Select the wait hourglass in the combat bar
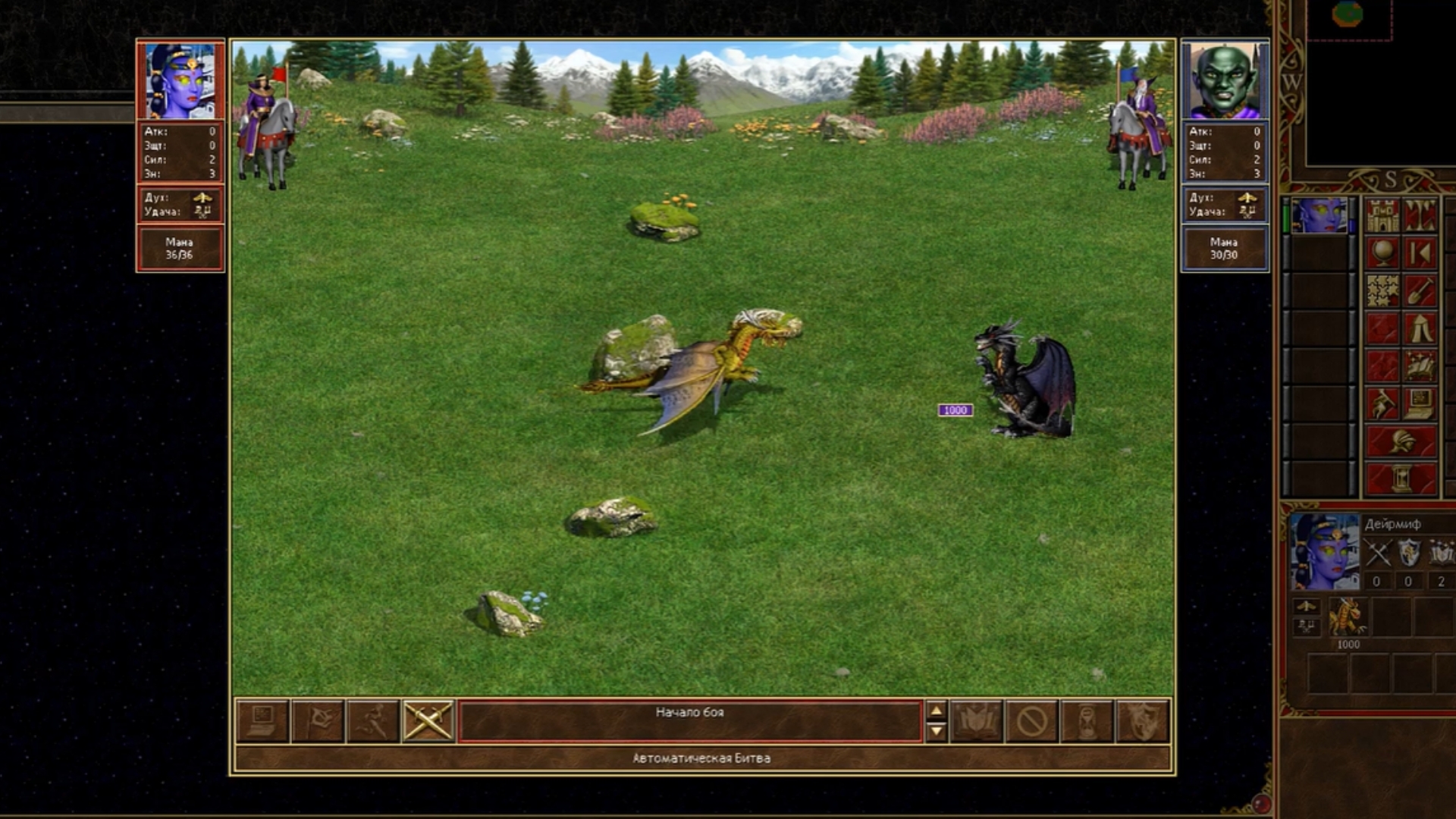This screenshot has height=819, width=1456. click(x=1087, y=720)
